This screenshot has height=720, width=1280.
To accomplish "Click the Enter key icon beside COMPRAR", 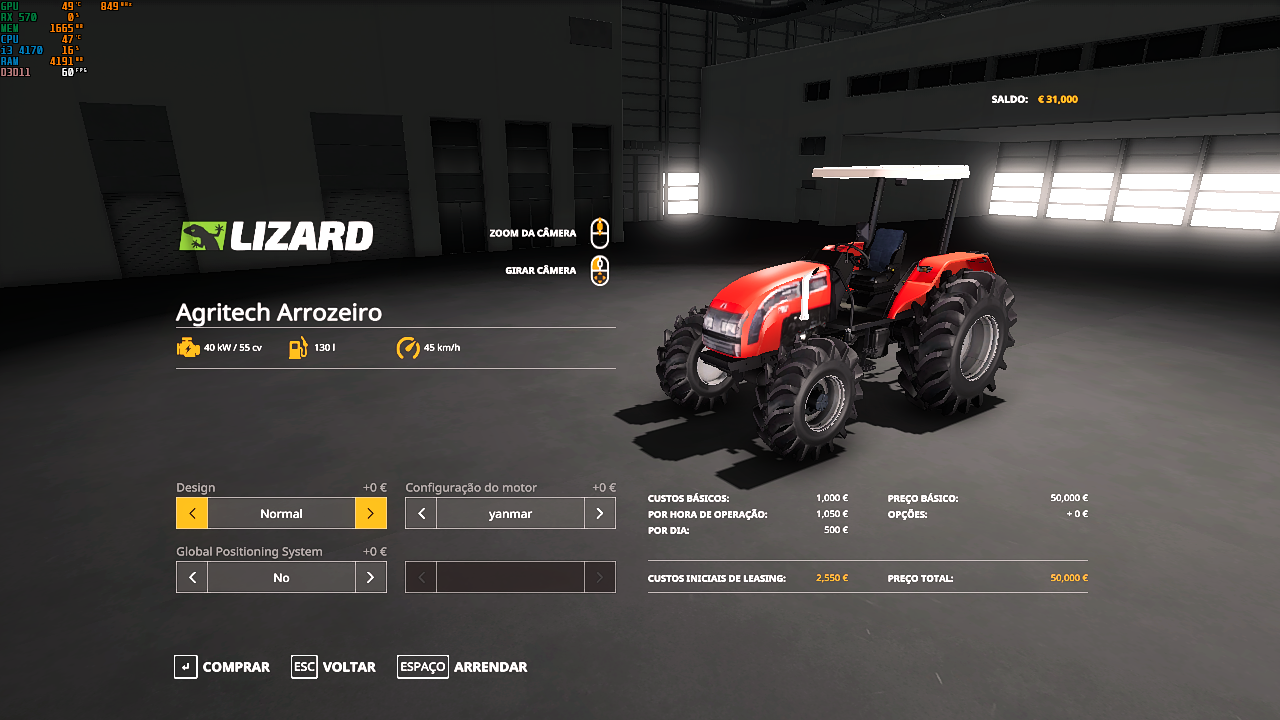I will point(185,667).
